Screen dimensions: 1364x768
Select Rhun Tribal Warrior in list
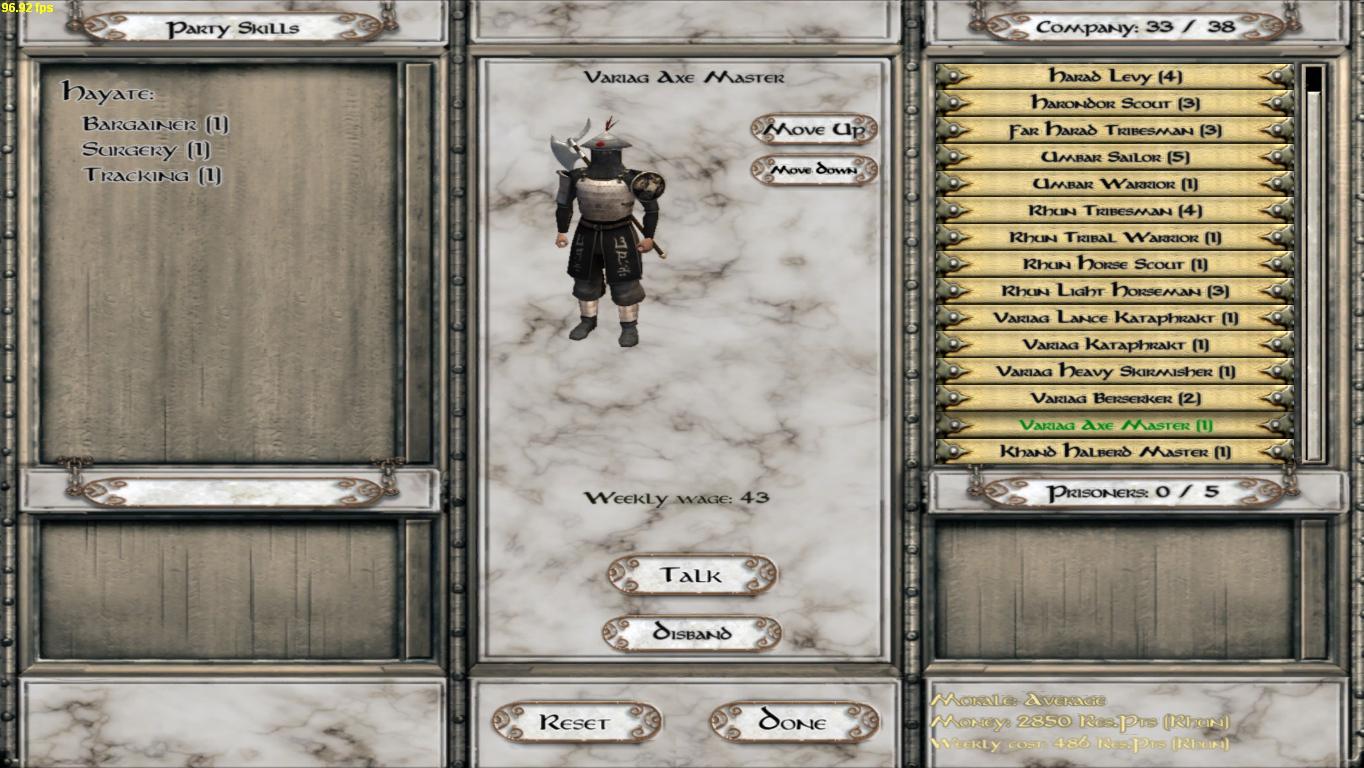pos(1115,238)
